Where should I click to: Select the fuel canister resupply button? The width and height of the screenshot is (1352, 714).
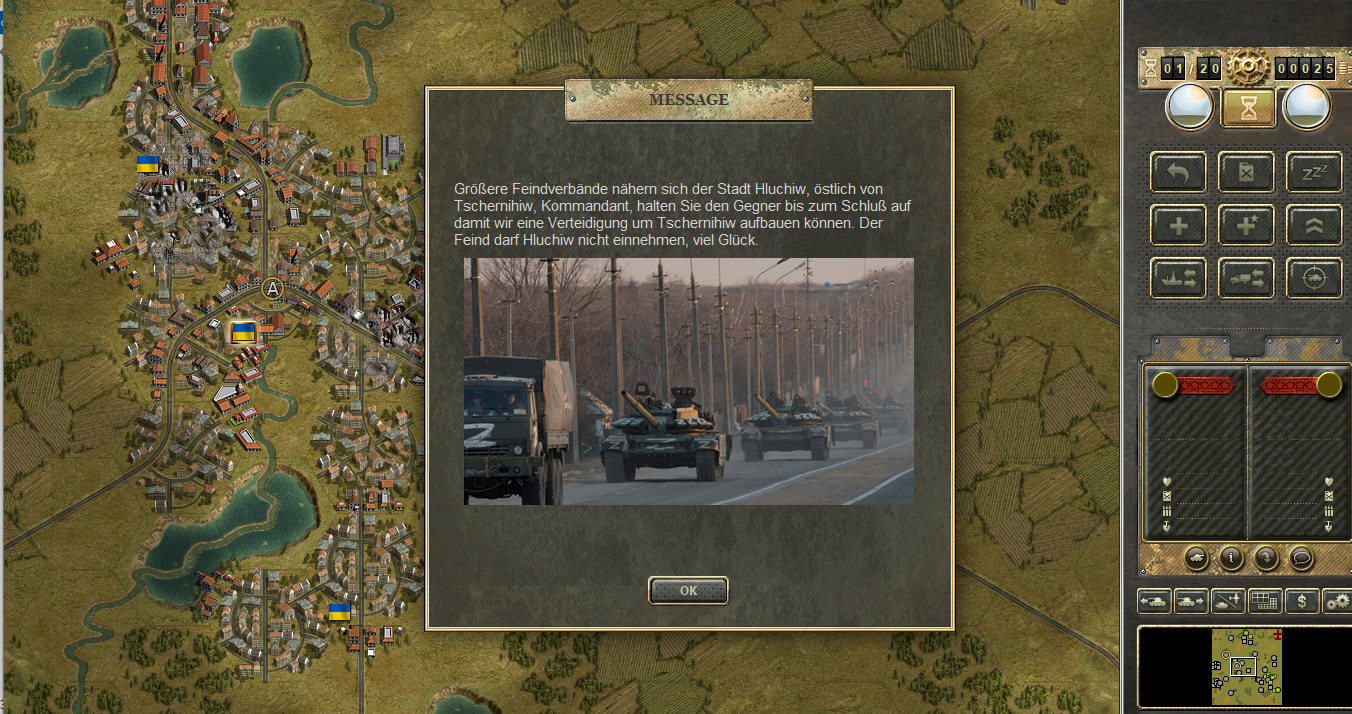click(x=1245, y=172)
